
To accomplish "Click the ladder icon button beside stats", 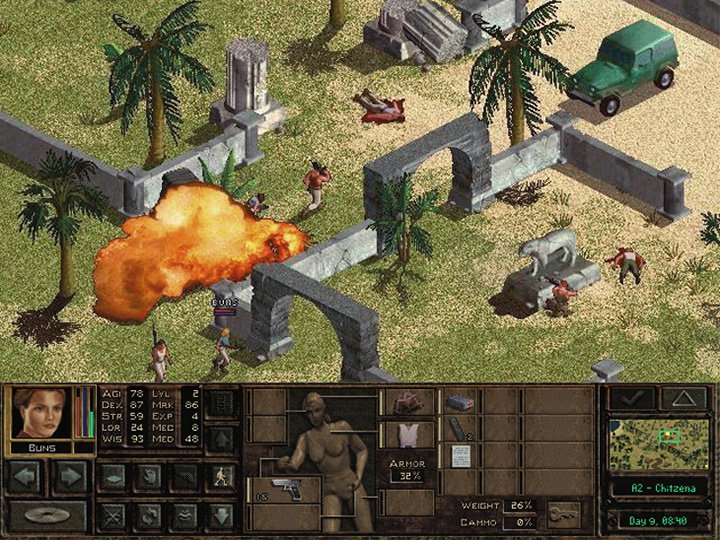I will tap(220, 404).
